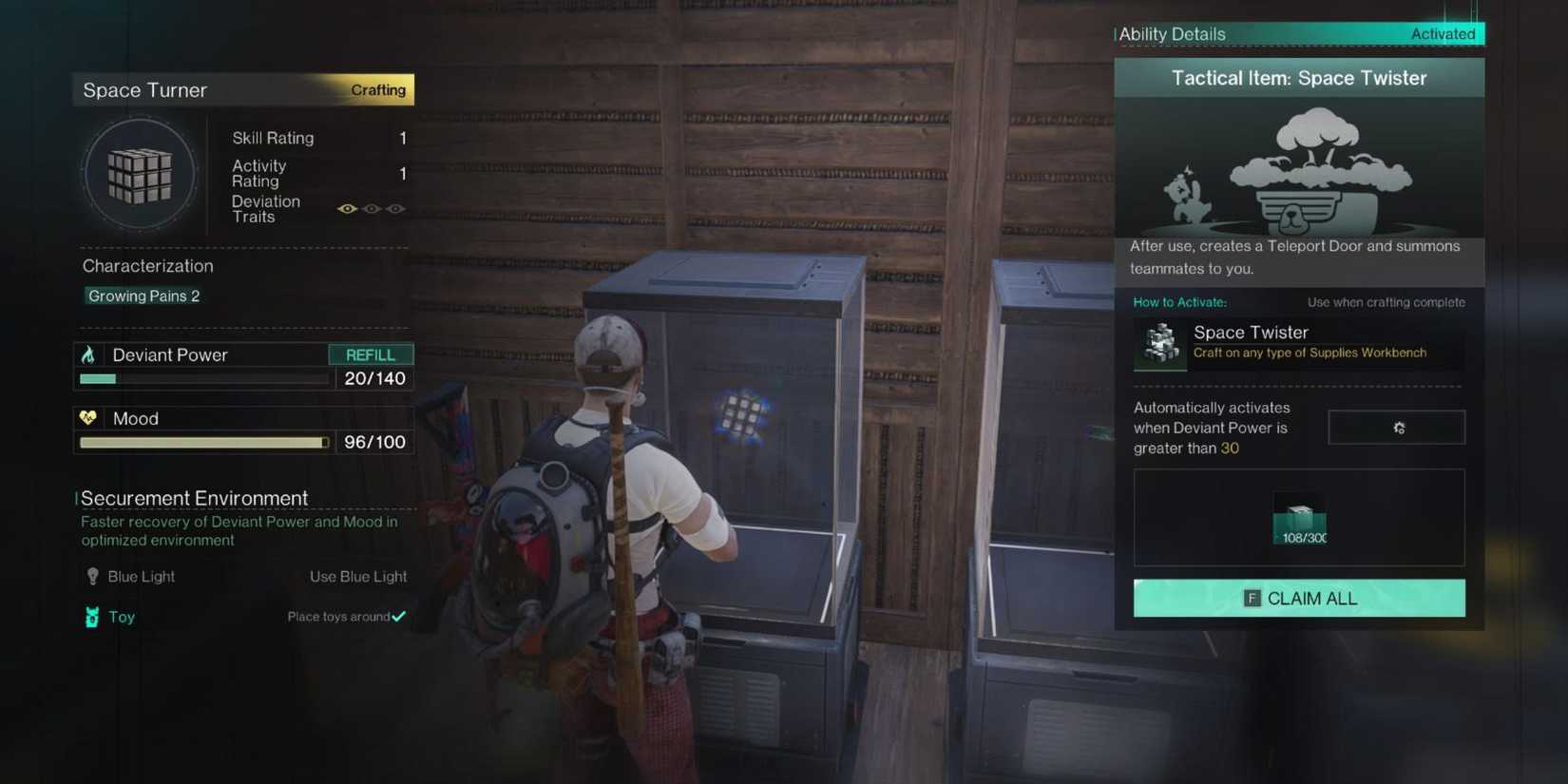Click the Mood progress bar

click(202, 442)
